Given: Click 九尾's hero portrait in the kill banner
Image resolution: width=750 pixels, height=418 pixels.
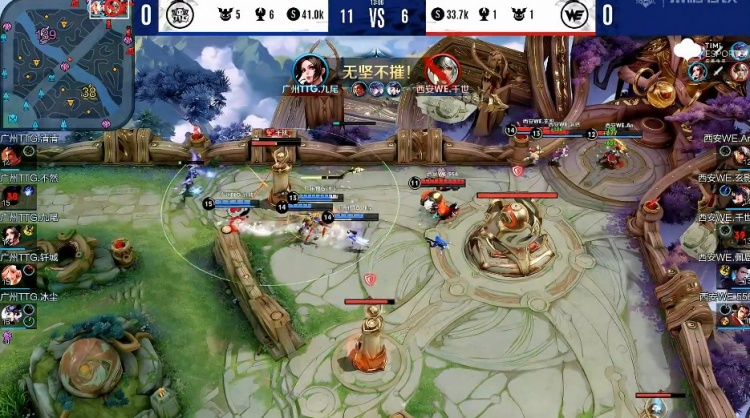Looking at the screenshot, I should click(312, 68).
